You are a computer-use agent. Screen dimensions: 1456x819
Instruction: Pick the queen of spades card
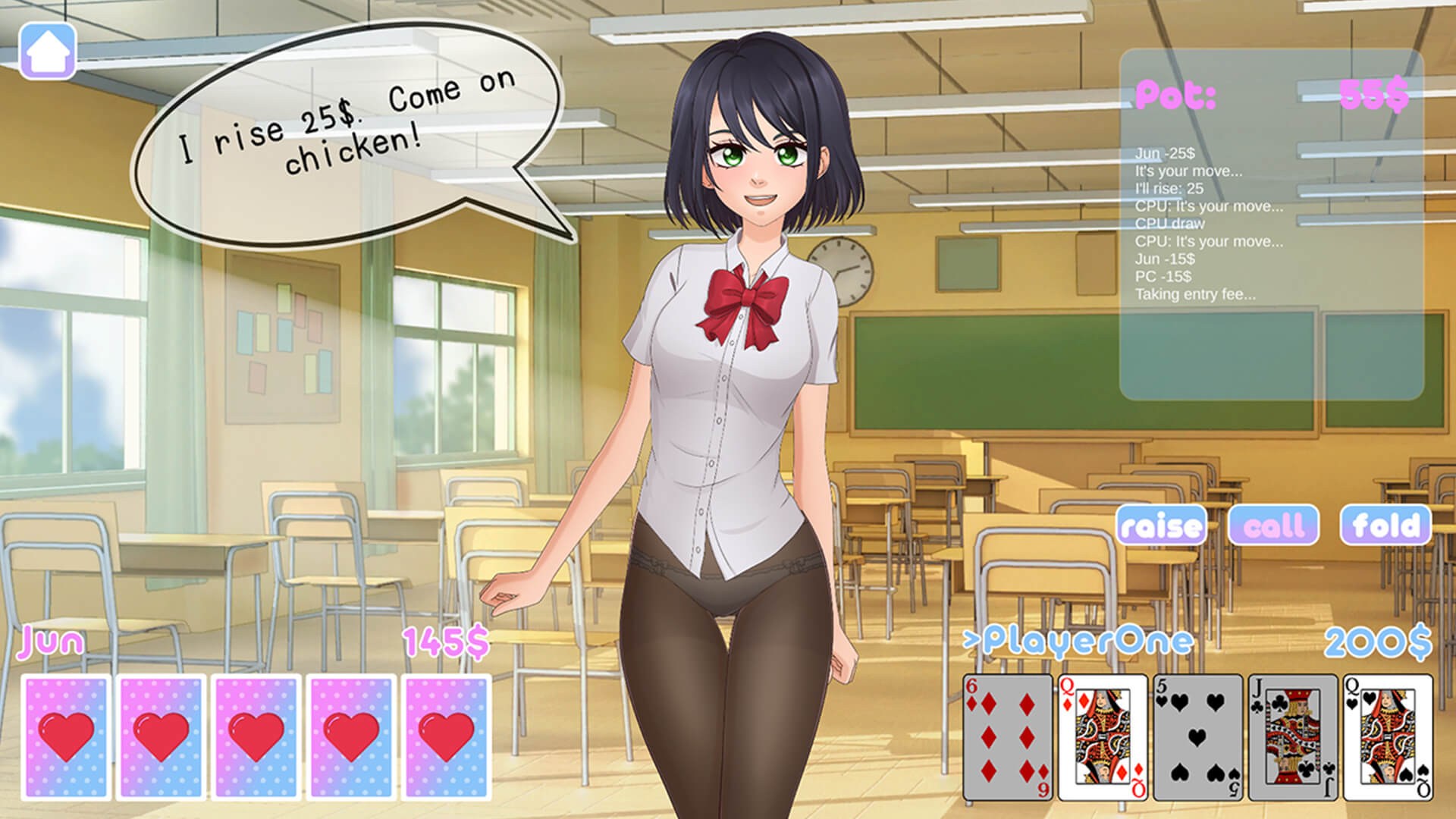(x=1388, y=737)
